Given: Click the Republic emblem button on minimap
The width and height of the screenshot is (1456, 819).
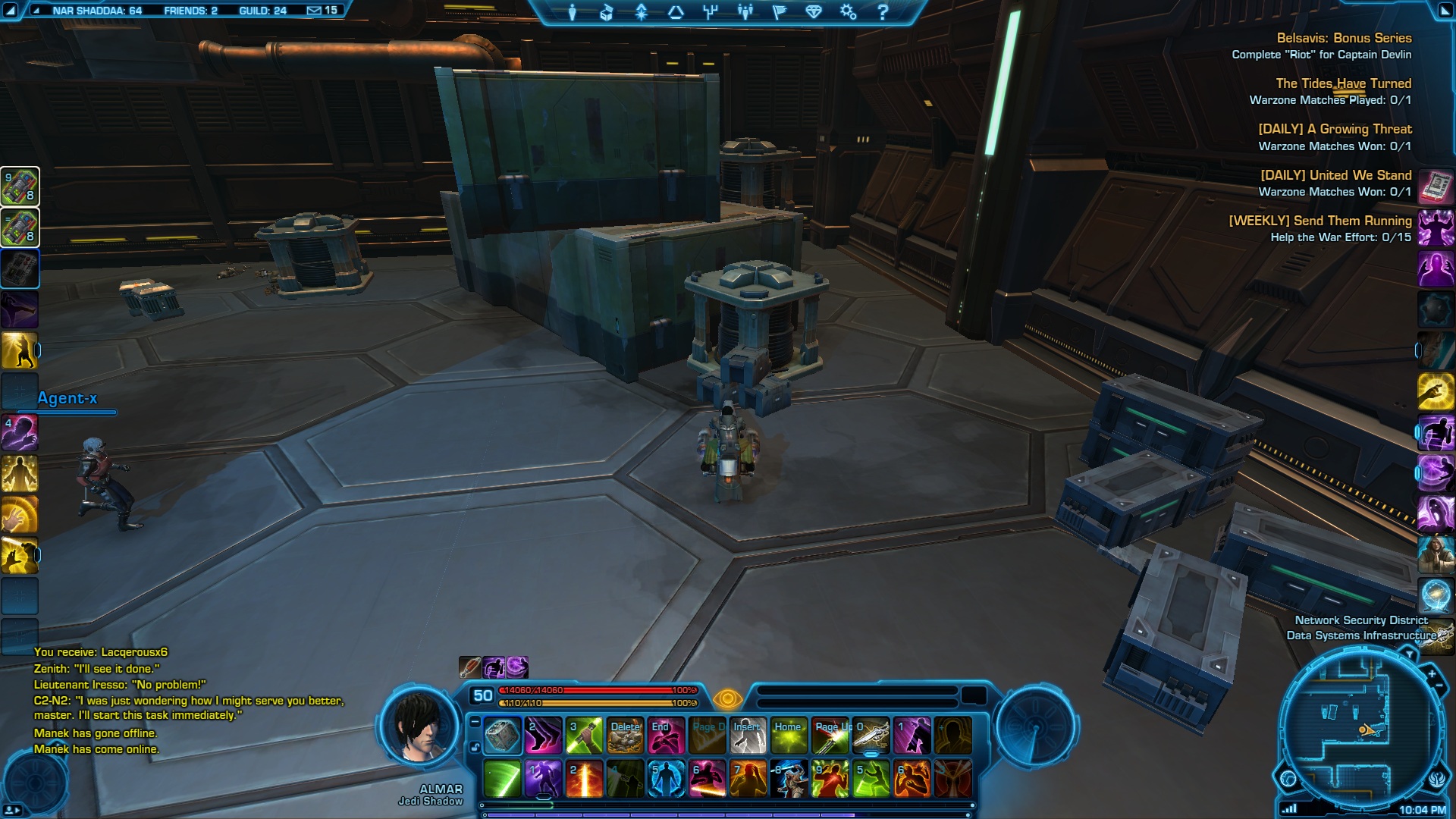Looking at the screenshot, I should 1438,779.
